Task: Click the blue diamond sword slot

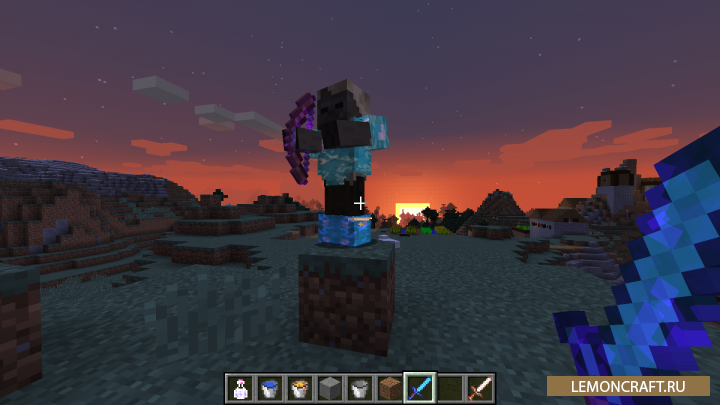Action: pyautogui.click(x=420, y=387)
